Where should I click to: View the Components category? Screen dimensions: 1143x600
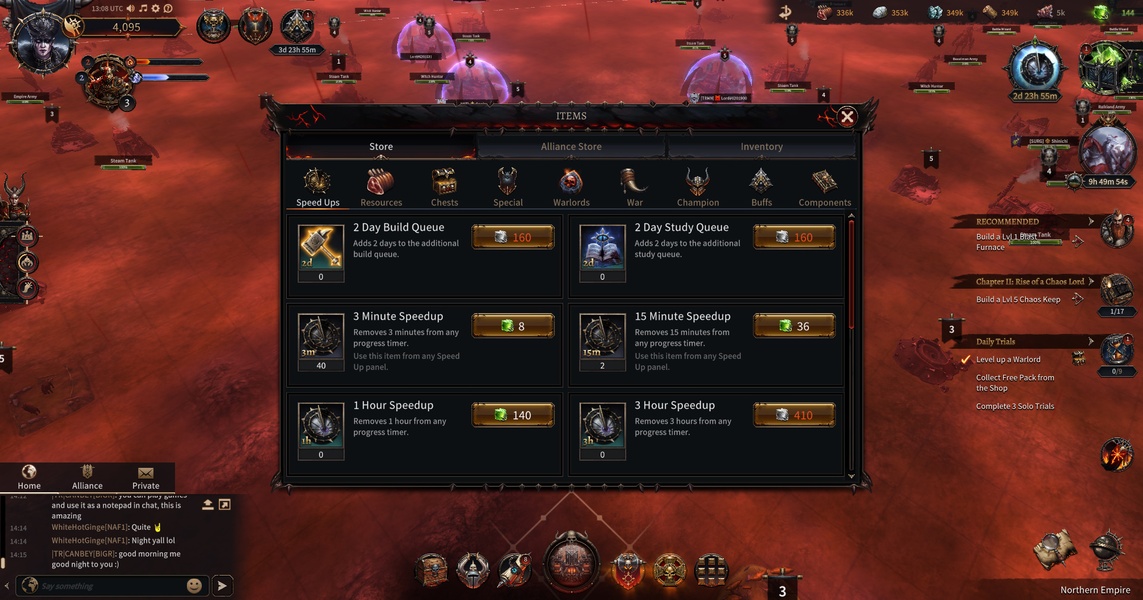825,187
